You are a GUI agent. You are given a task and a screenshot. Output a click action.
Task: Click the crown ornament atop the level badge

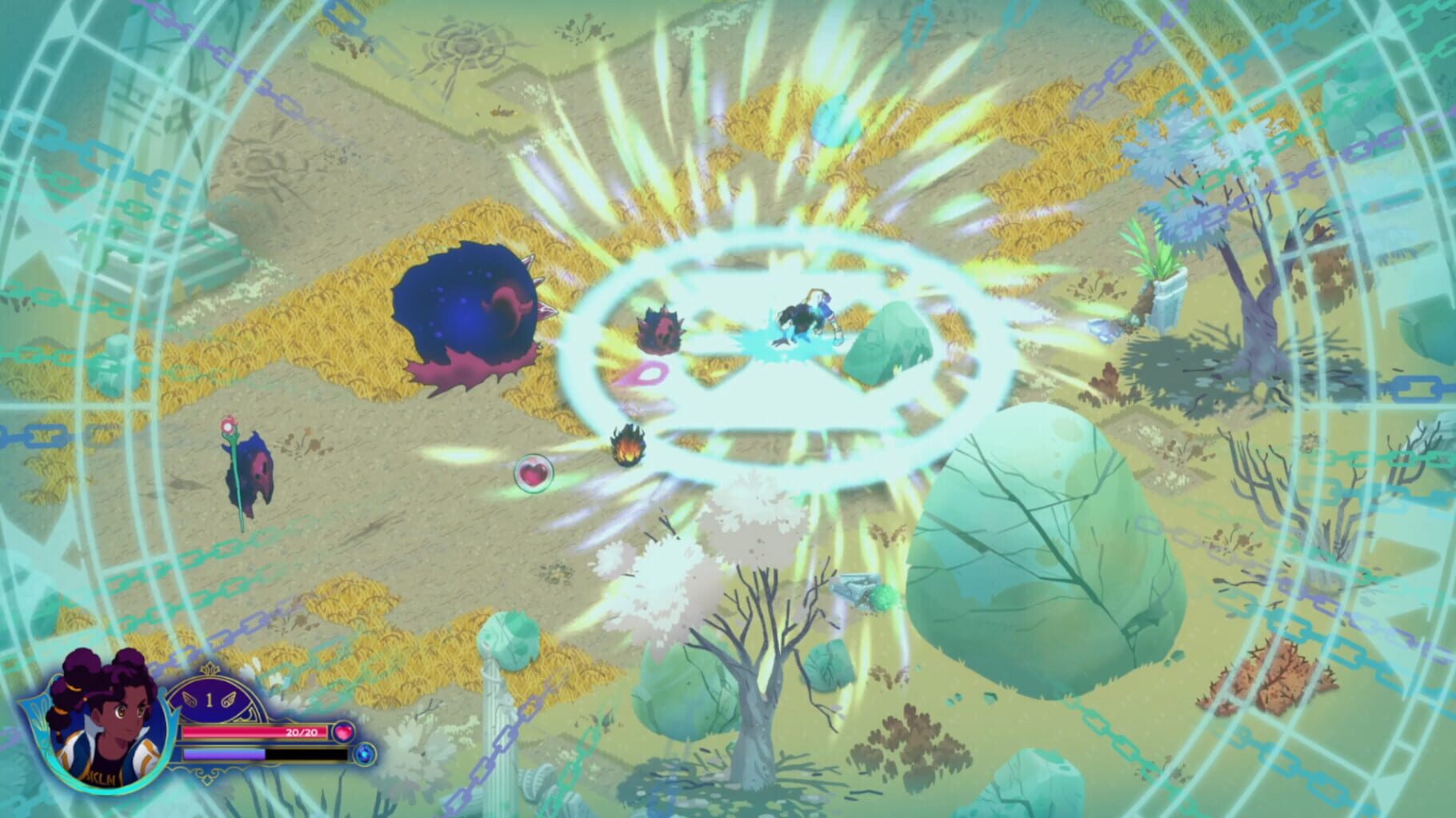(210, 670)
